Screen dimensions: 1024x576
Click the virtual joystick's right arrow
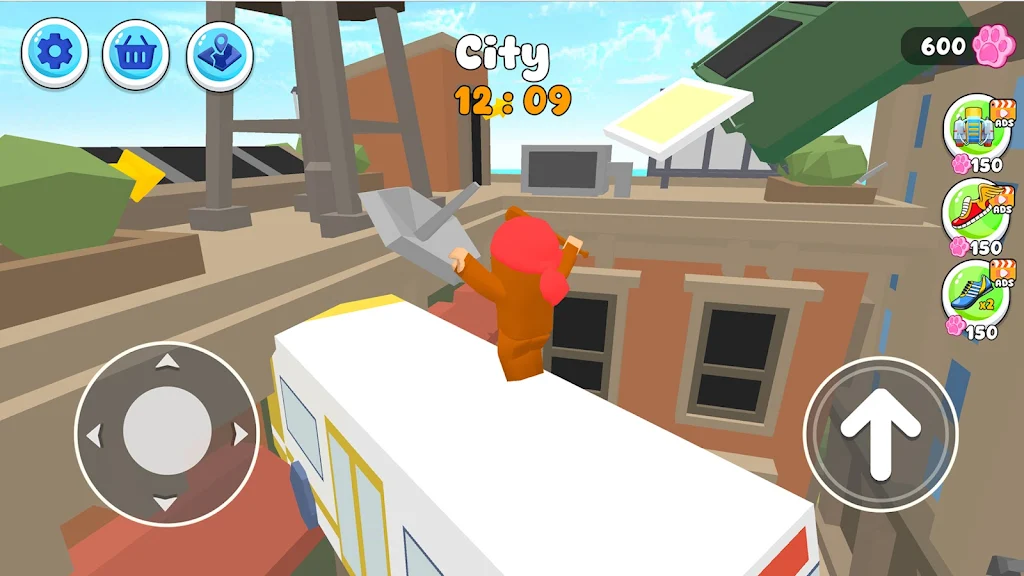tap(240, 434)
